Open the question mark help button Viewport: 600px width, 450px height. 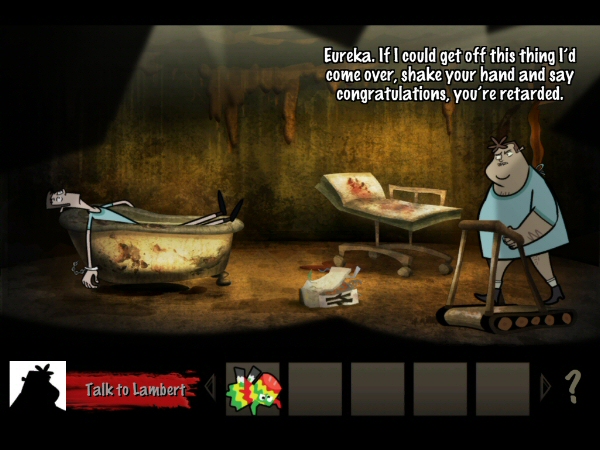573,387
